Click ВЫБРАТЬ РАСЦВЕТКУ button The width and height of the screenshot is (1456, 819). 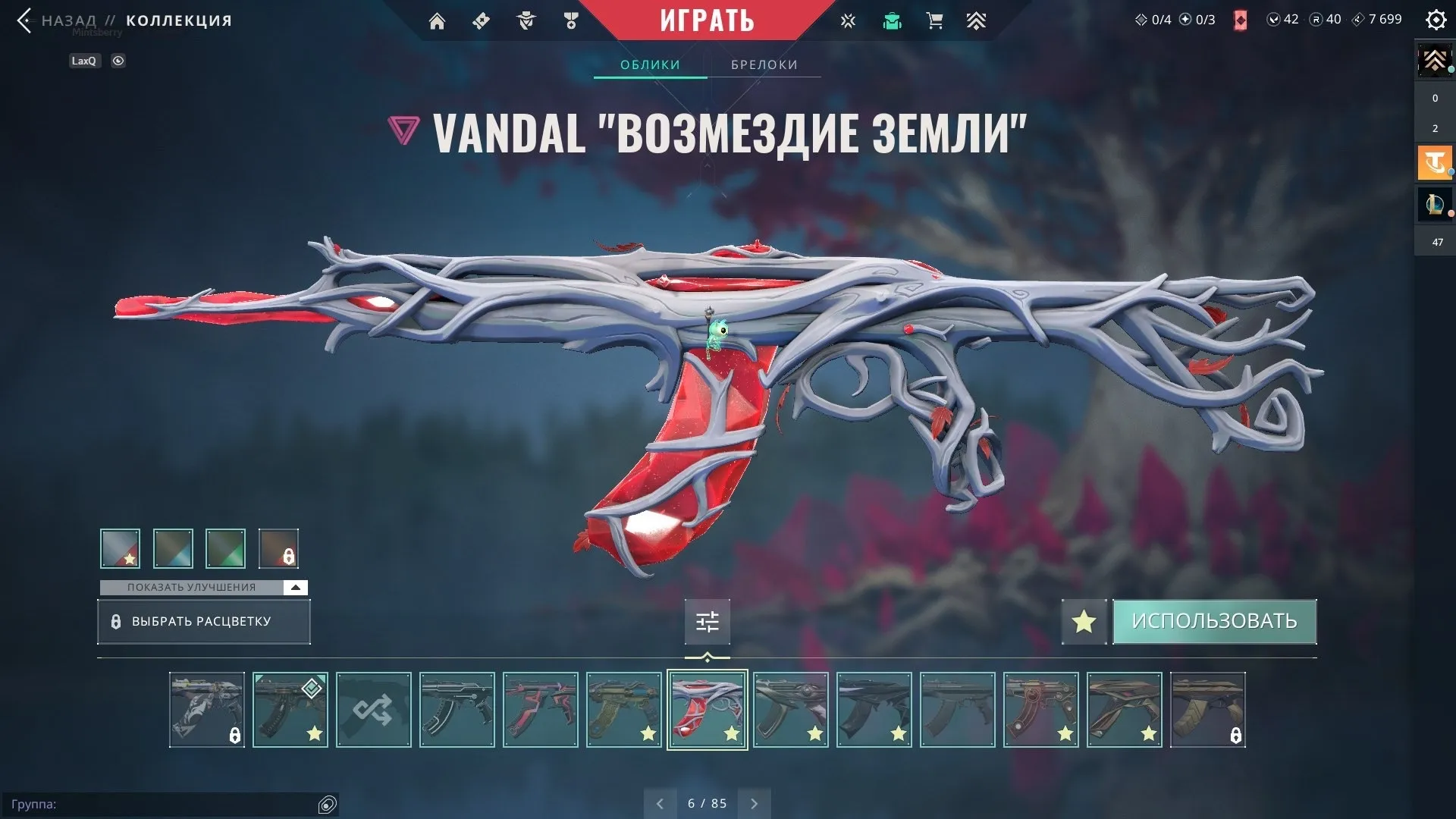point(203,621)
